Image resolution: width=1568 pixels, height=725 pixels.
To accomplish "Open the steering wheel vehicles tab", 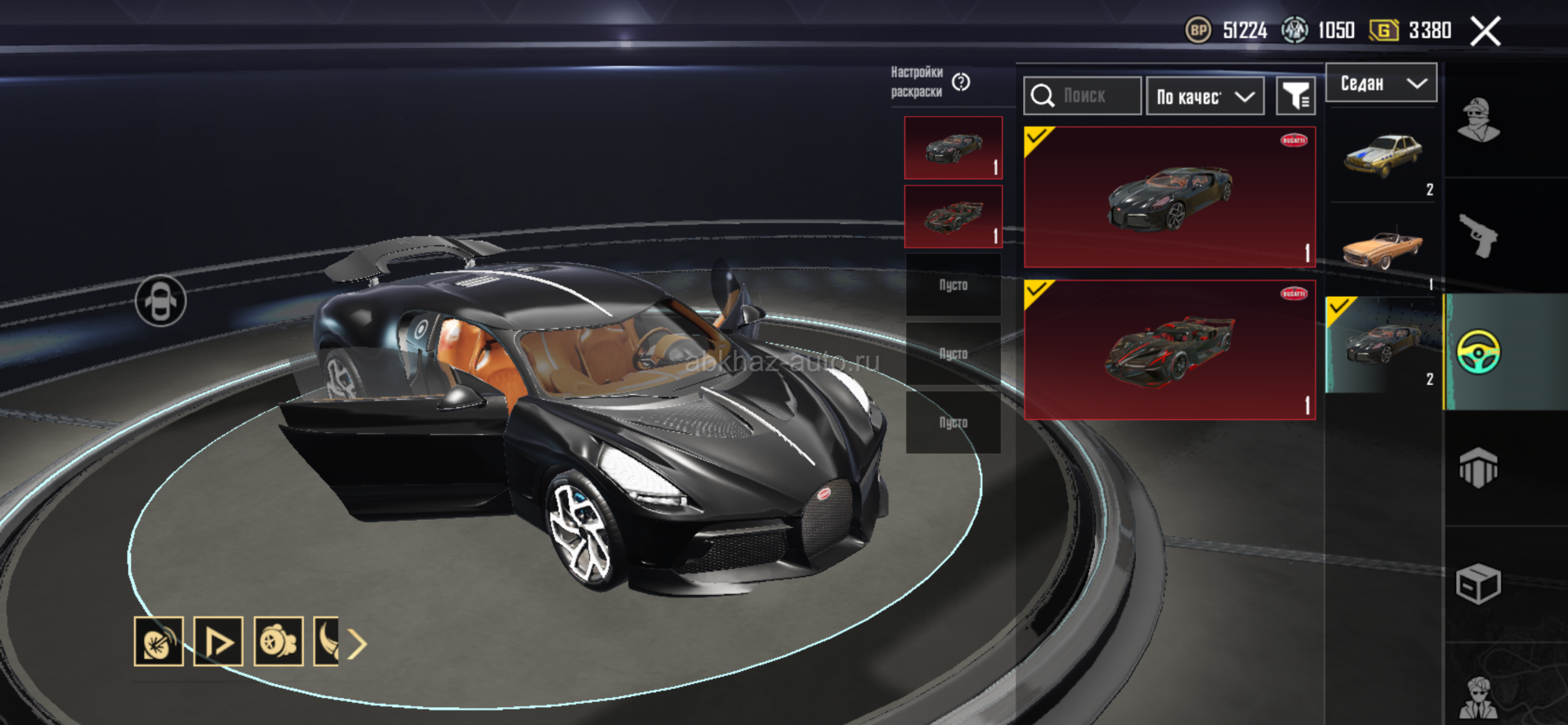I will [x=1478, y=352].
